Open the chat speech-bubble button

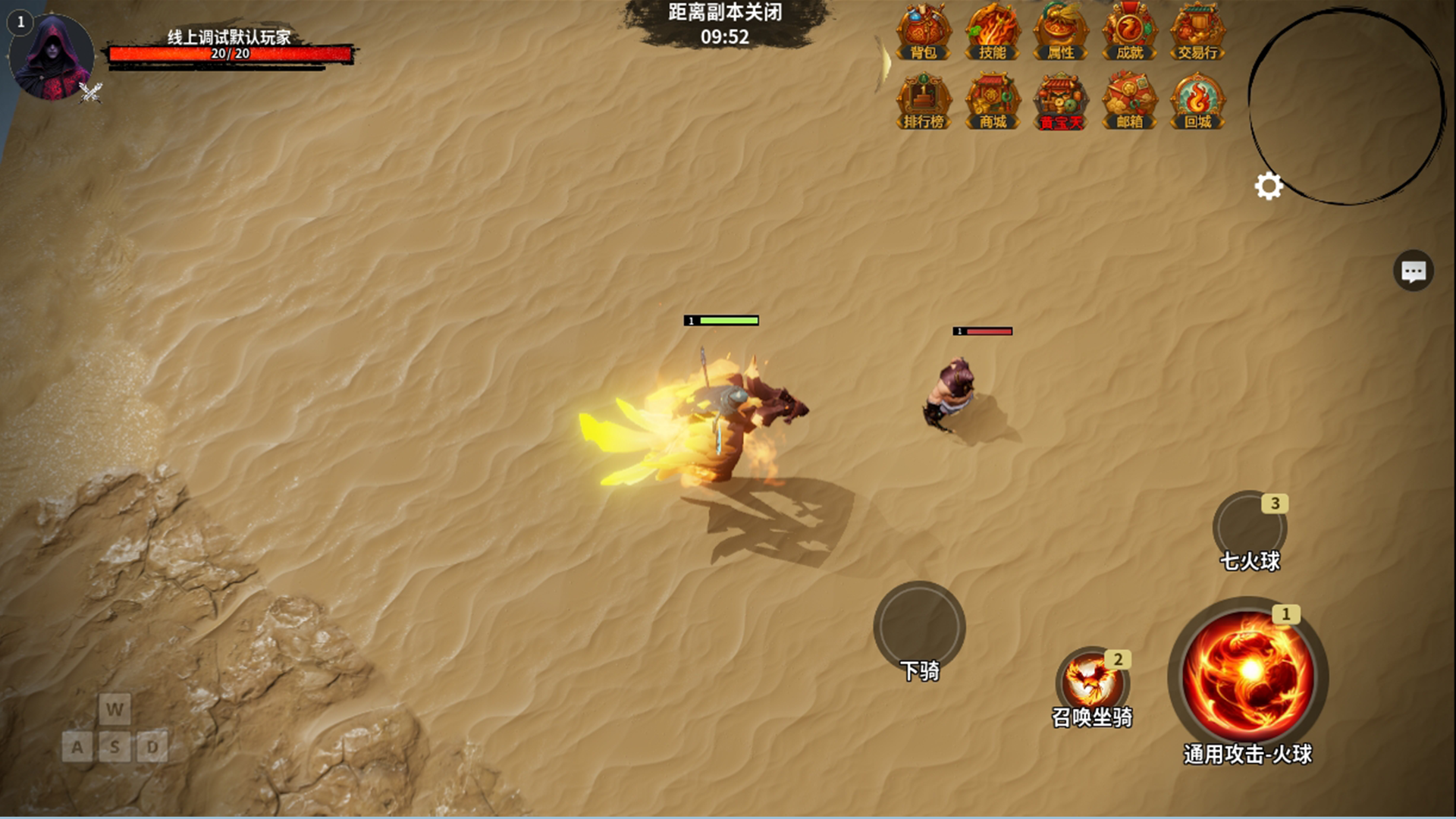[x=1413, y=271]
